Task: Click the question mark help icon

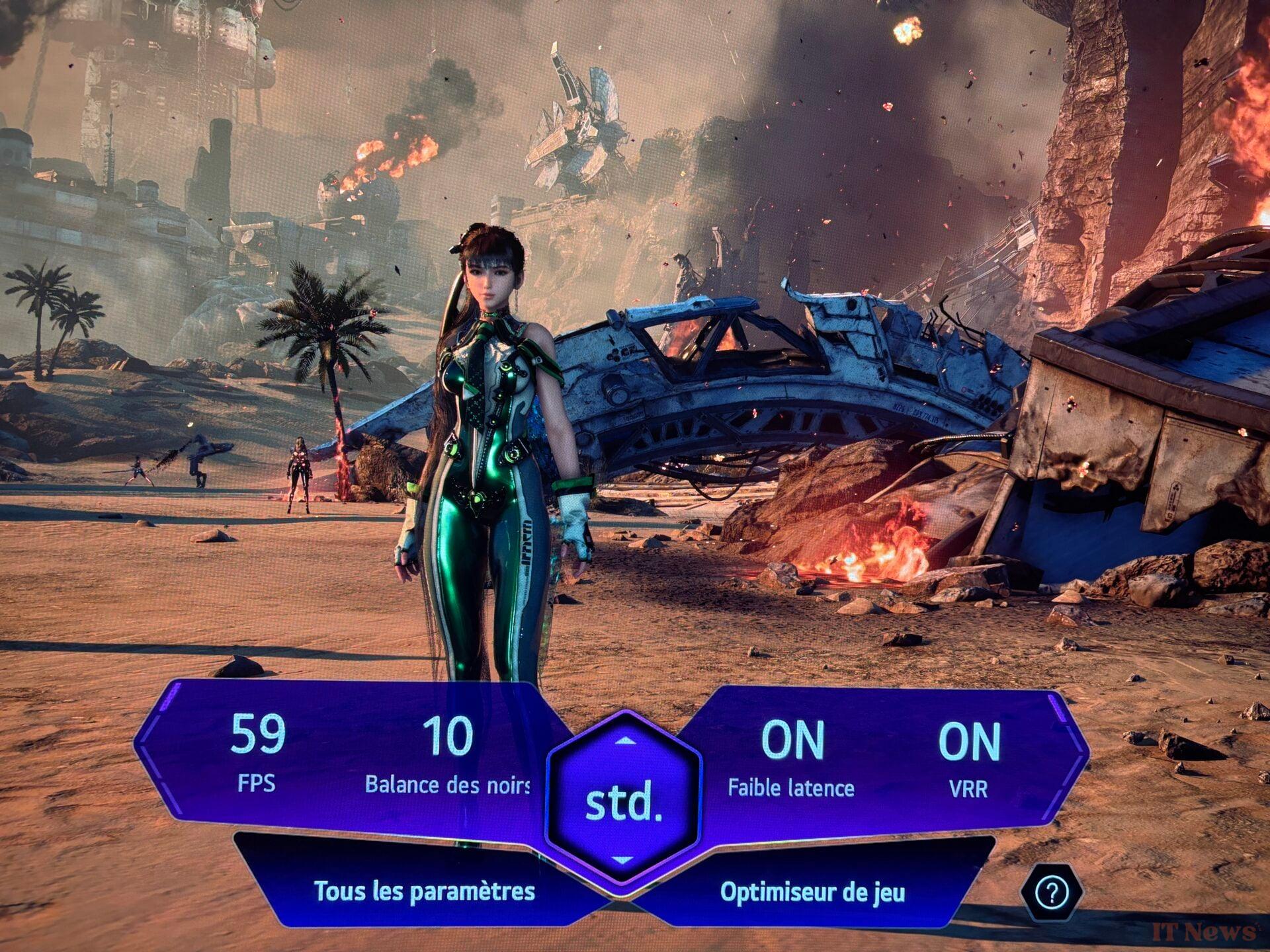Action: [1050, 894]
